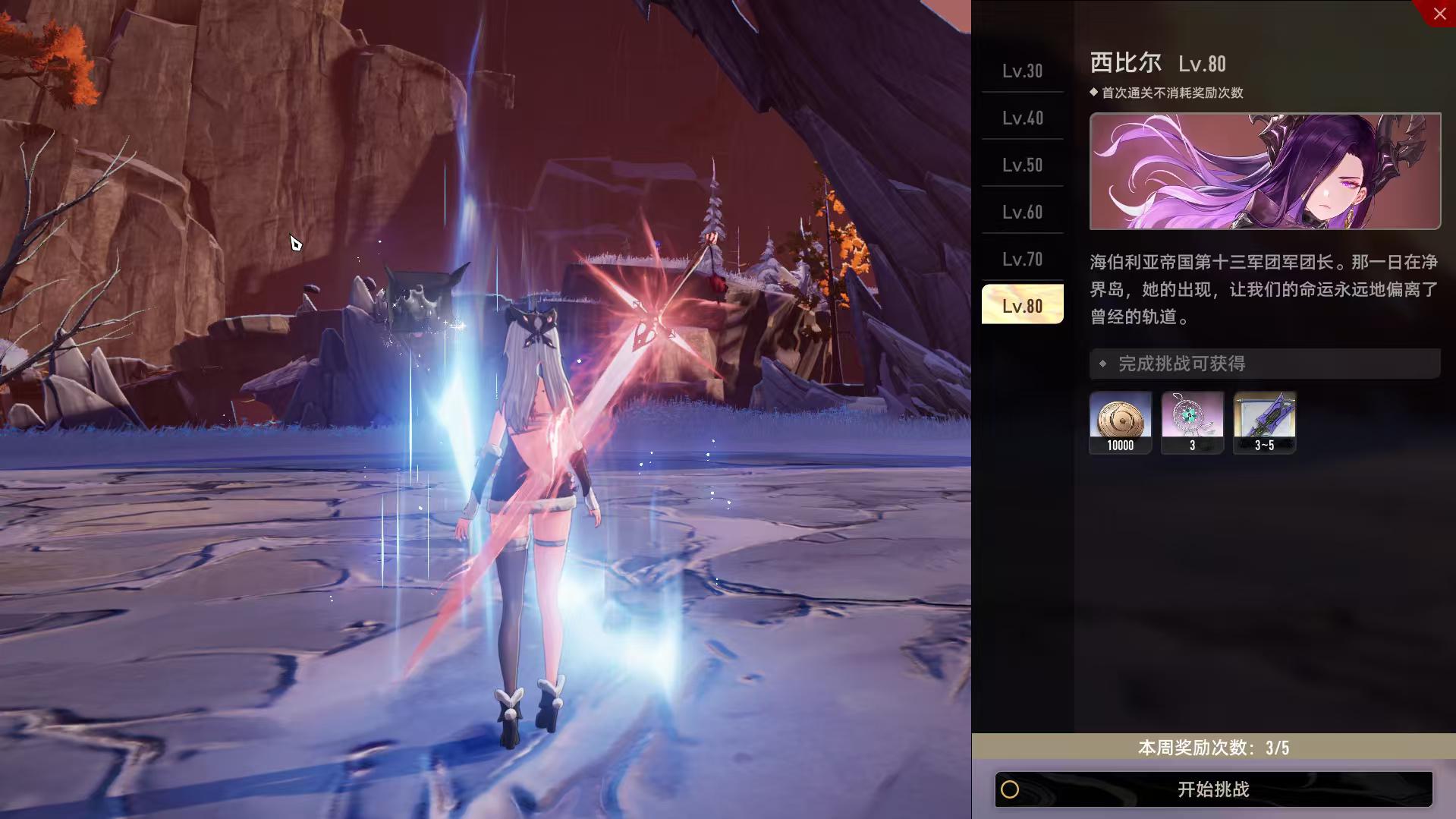Check the purple weapon blueprint reward
Viewport: 1456px width, 819px height.
click(1264, 422)
